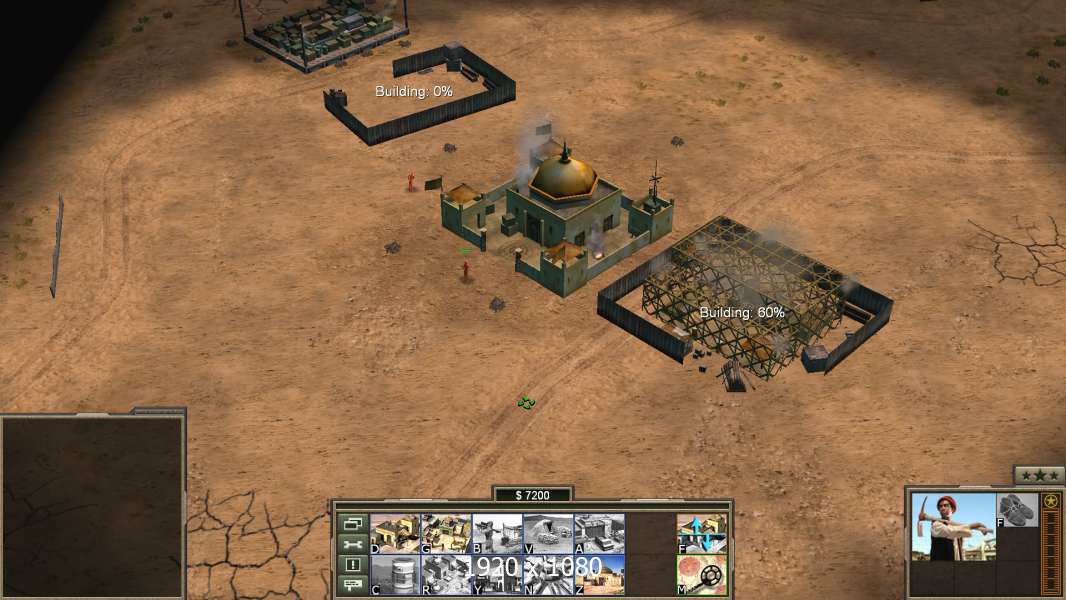The height and width of the screenshot is (600, 1066).
Task: Select the build icon labeled G
Action: tap(446, 533)
